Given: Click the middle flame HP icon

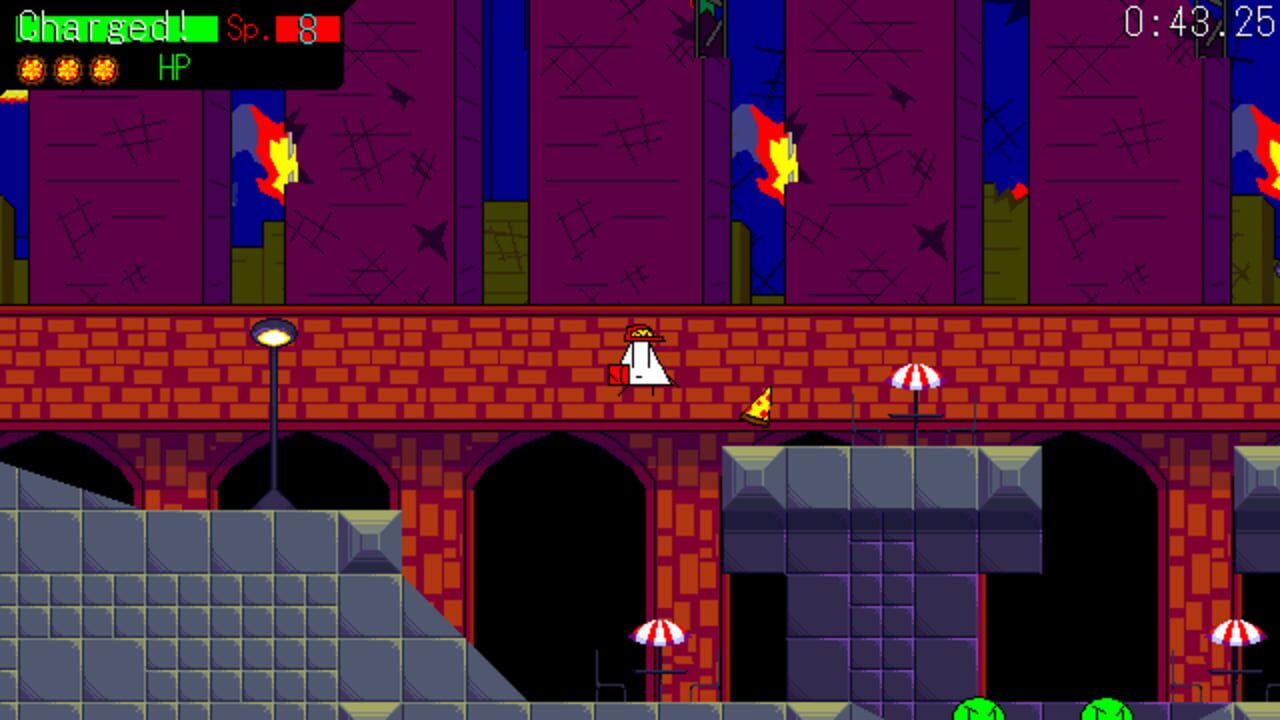Looking at the screenshot, I should pos(66,71).
